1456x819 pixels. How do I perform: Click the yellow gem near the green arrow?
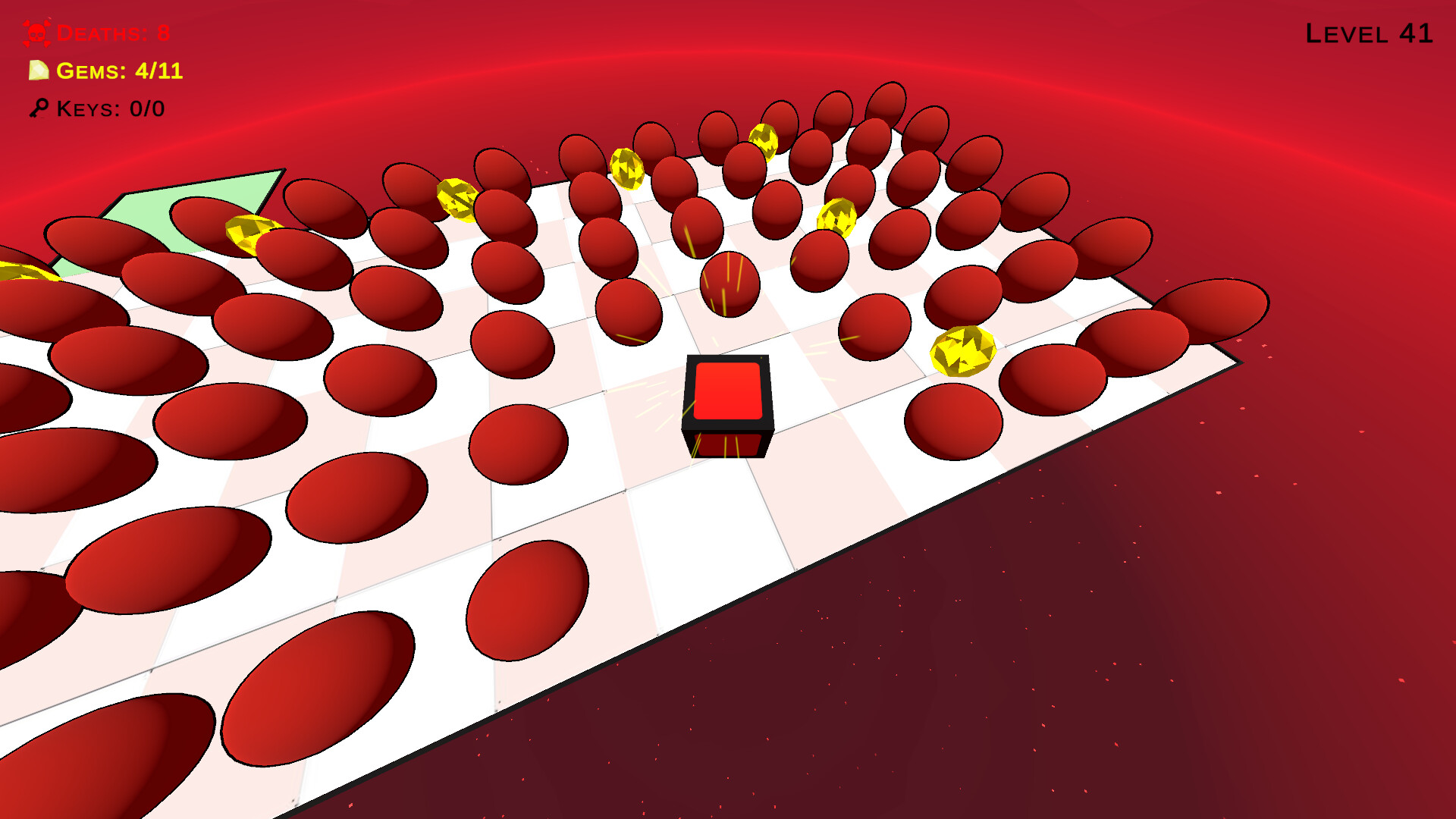[x=248, y=234]
